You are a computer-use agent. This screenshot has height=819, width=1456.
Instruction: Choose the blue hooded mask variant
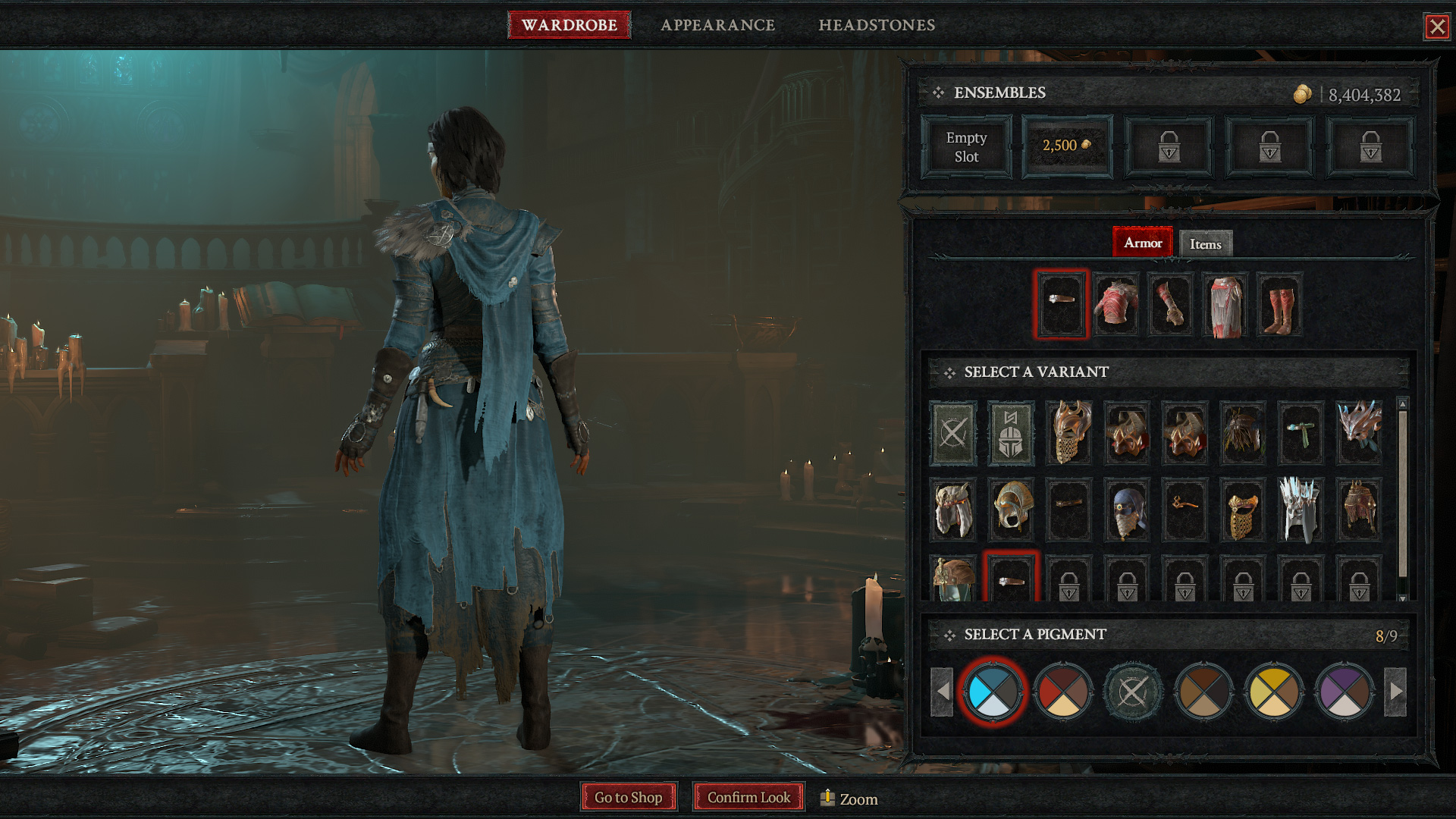pyautogui.click(x=1126, y=509)
